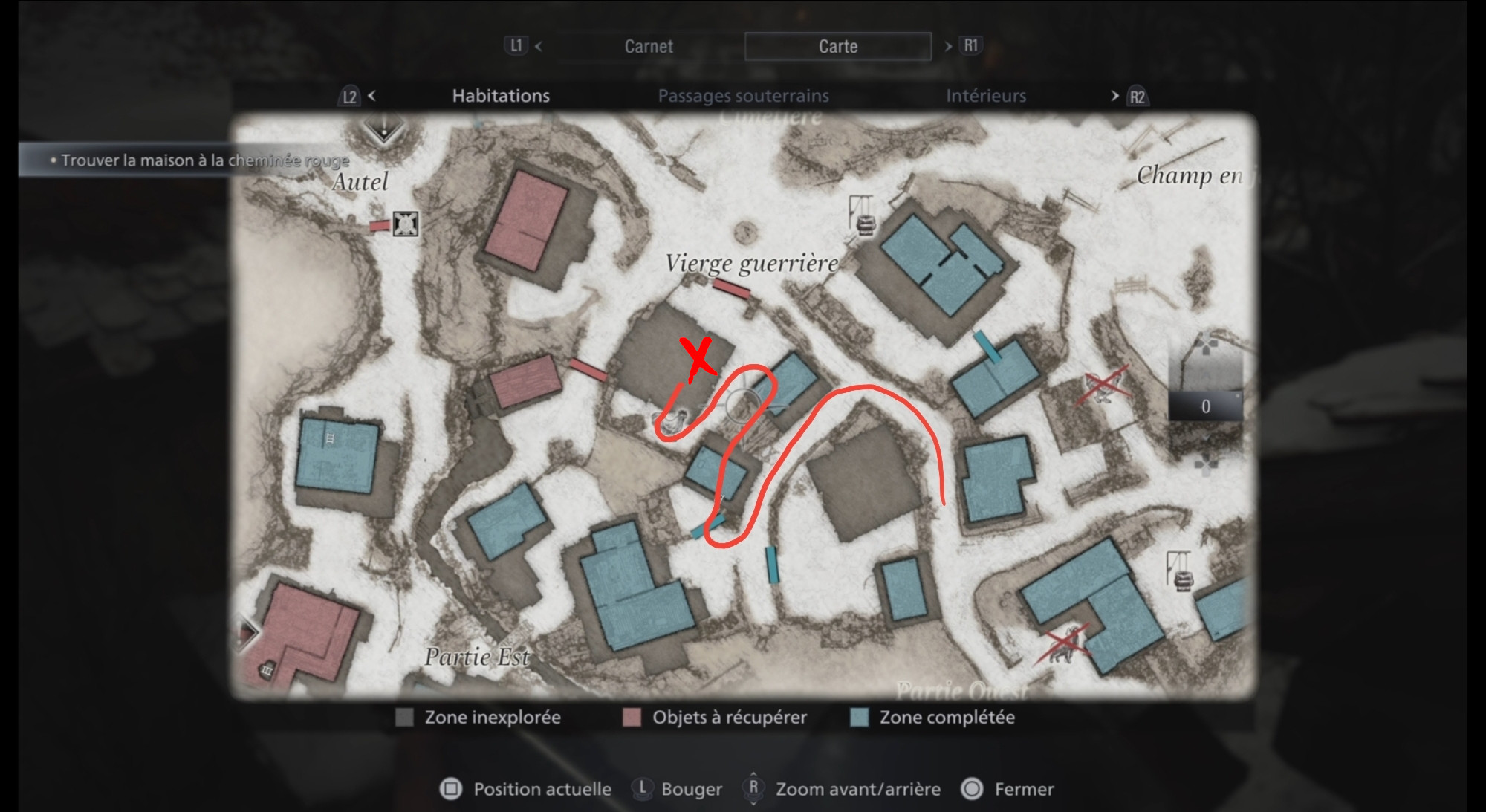Click the R2 right chevron after Intérieurs
Screen dimensions: 1486x812
1114,96
